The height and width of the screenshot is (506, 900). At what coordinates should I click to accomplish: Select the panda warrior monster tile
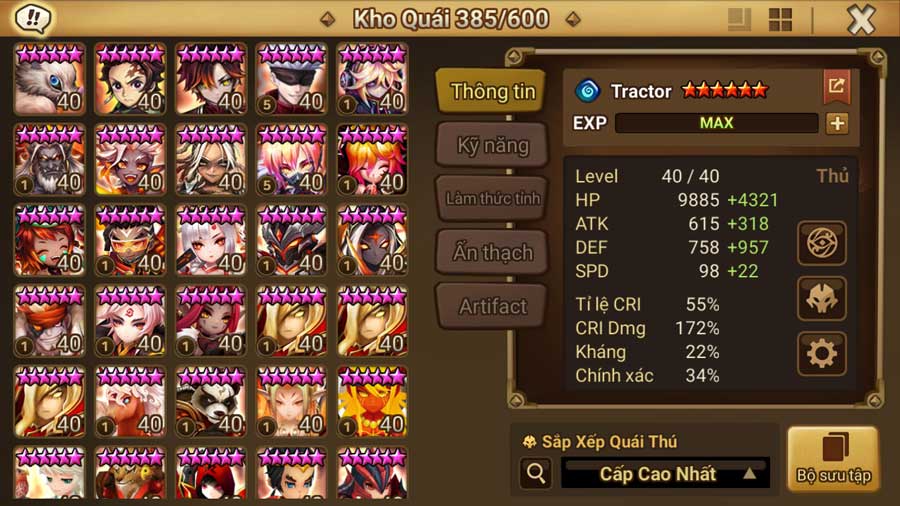tap(211, 401)
